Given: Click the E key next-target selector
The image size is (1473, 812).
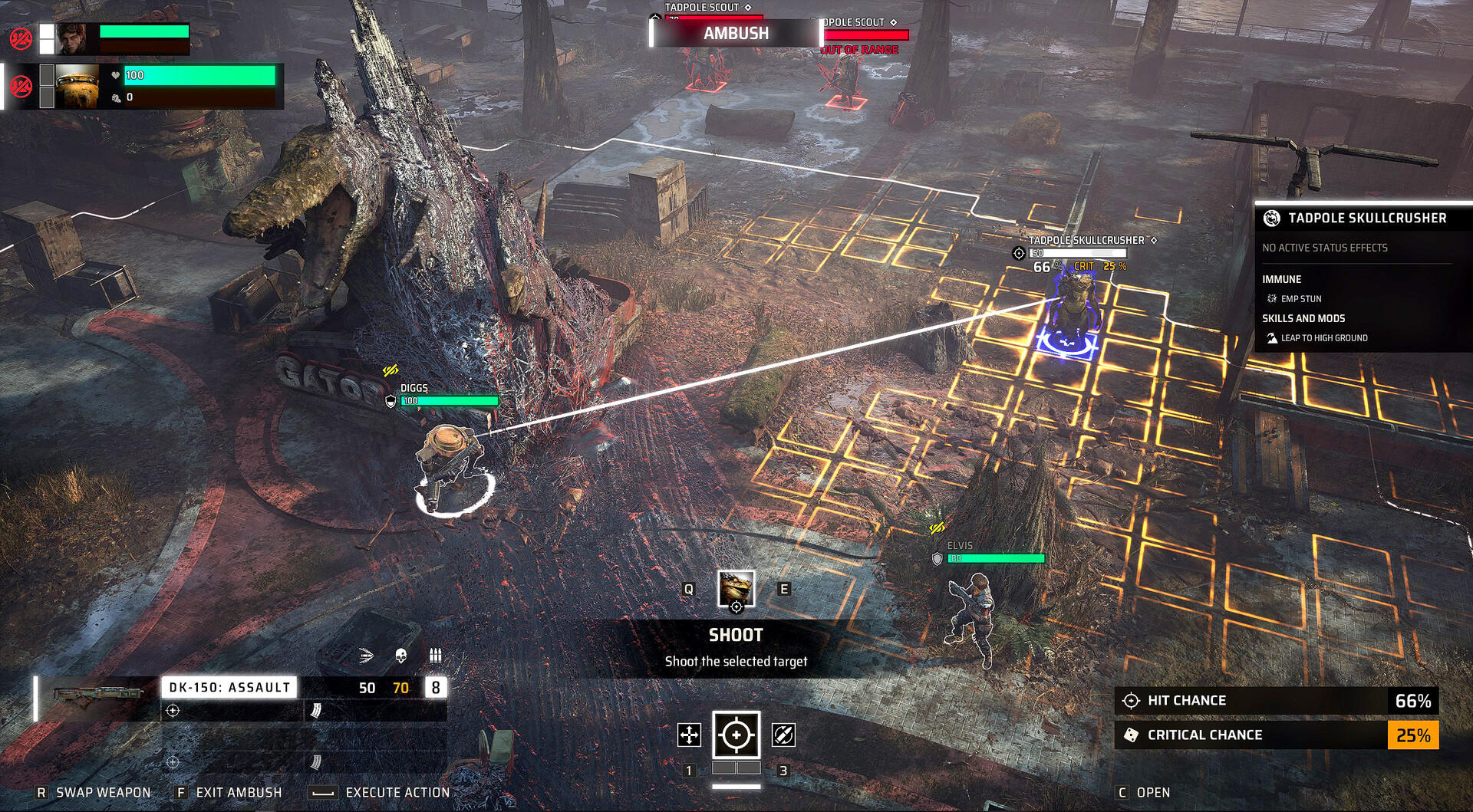Looking at the screenshot, I should 783,590.
